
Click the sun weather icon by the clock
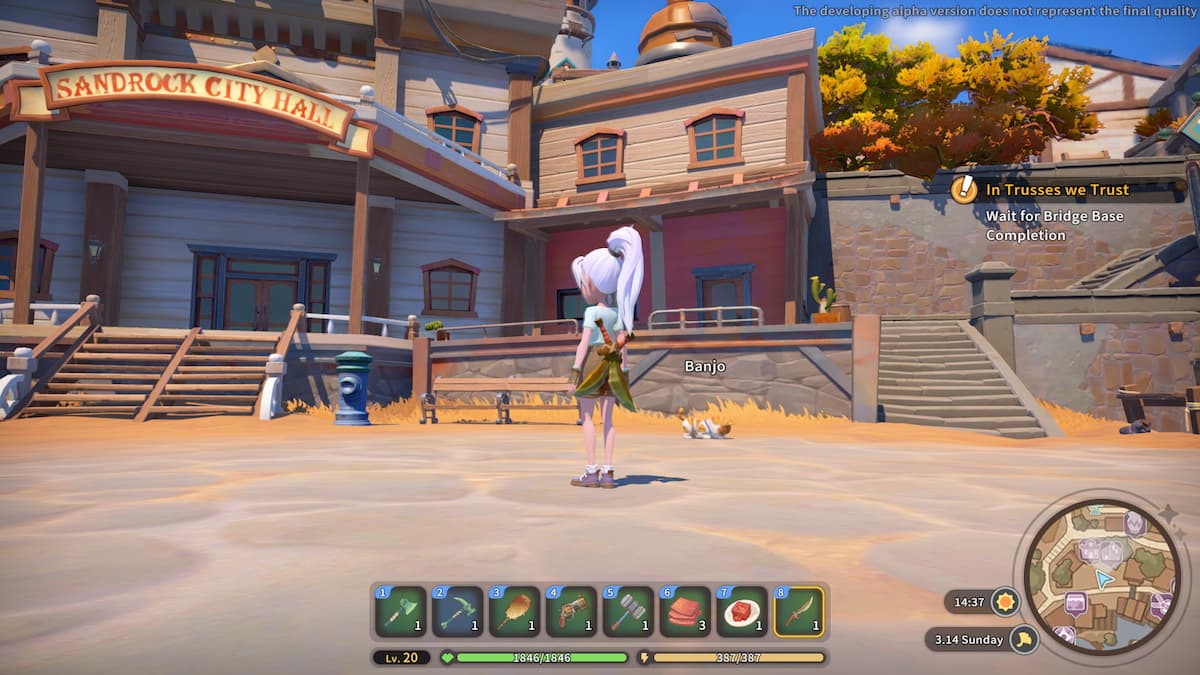coord(1004,602)
